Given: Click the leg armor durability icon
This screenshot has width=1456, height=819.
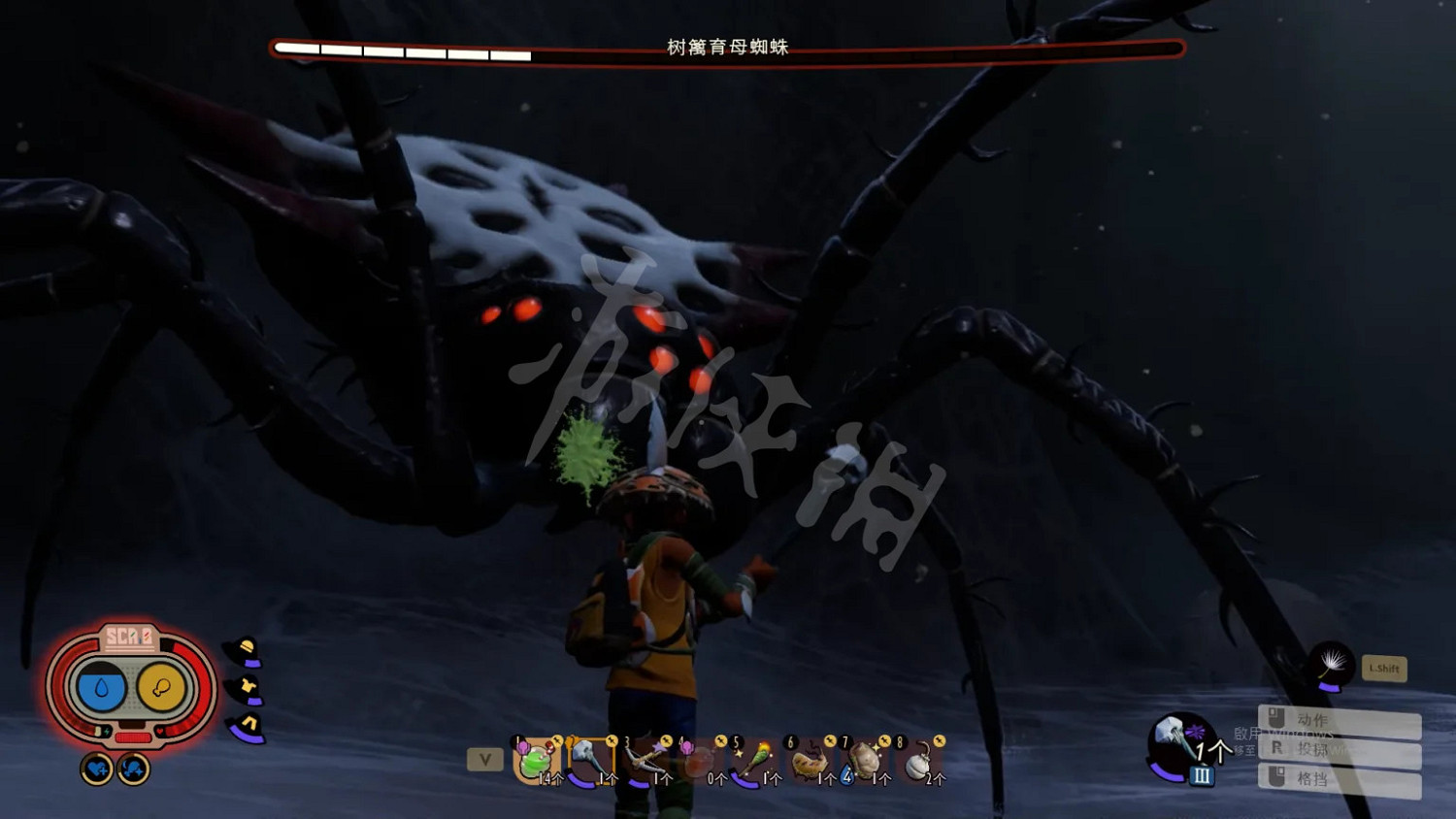Looking at the screenshot, I should click(248, 727).
